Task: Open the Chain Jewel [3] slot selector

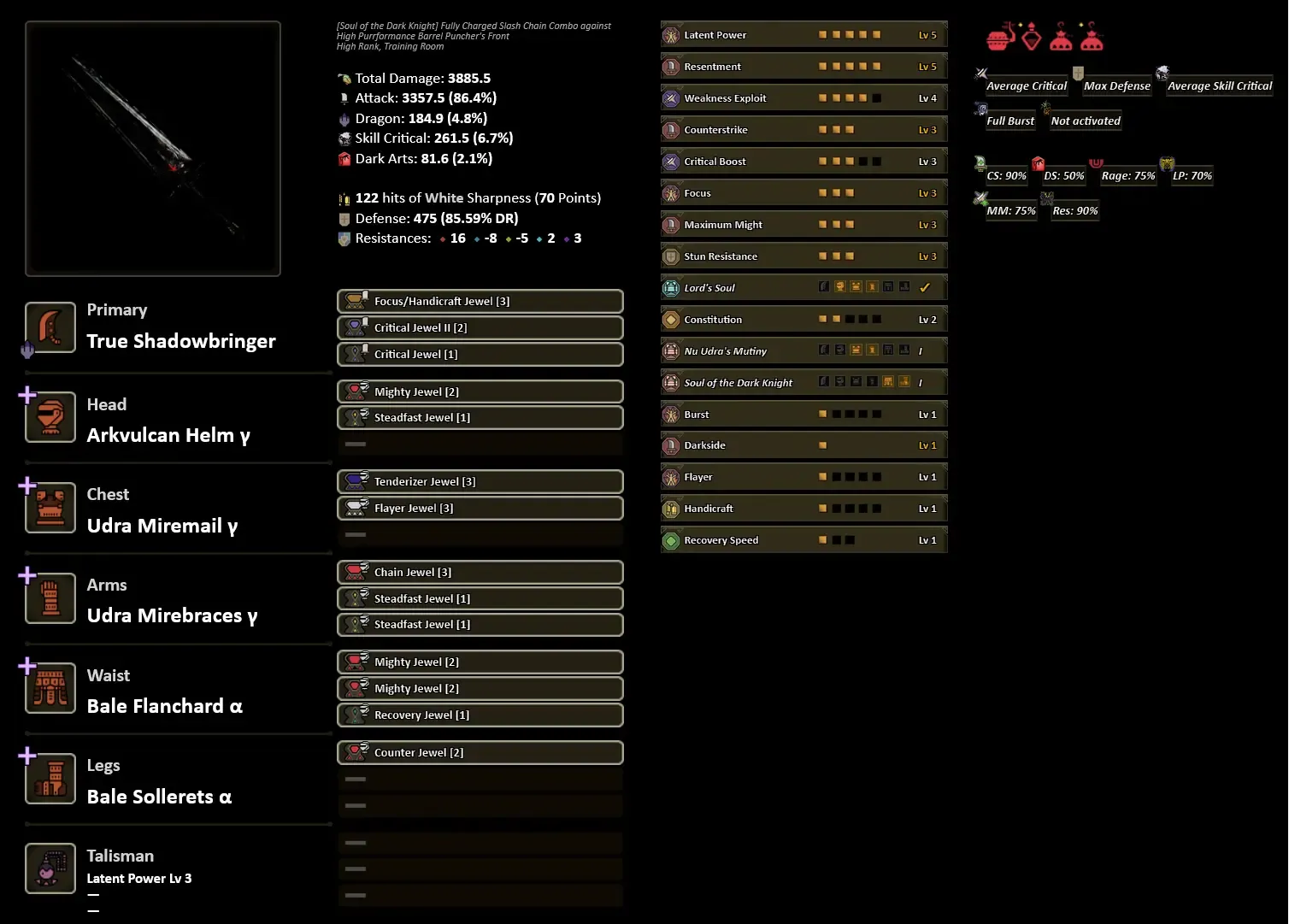Action: click(480, 572)
